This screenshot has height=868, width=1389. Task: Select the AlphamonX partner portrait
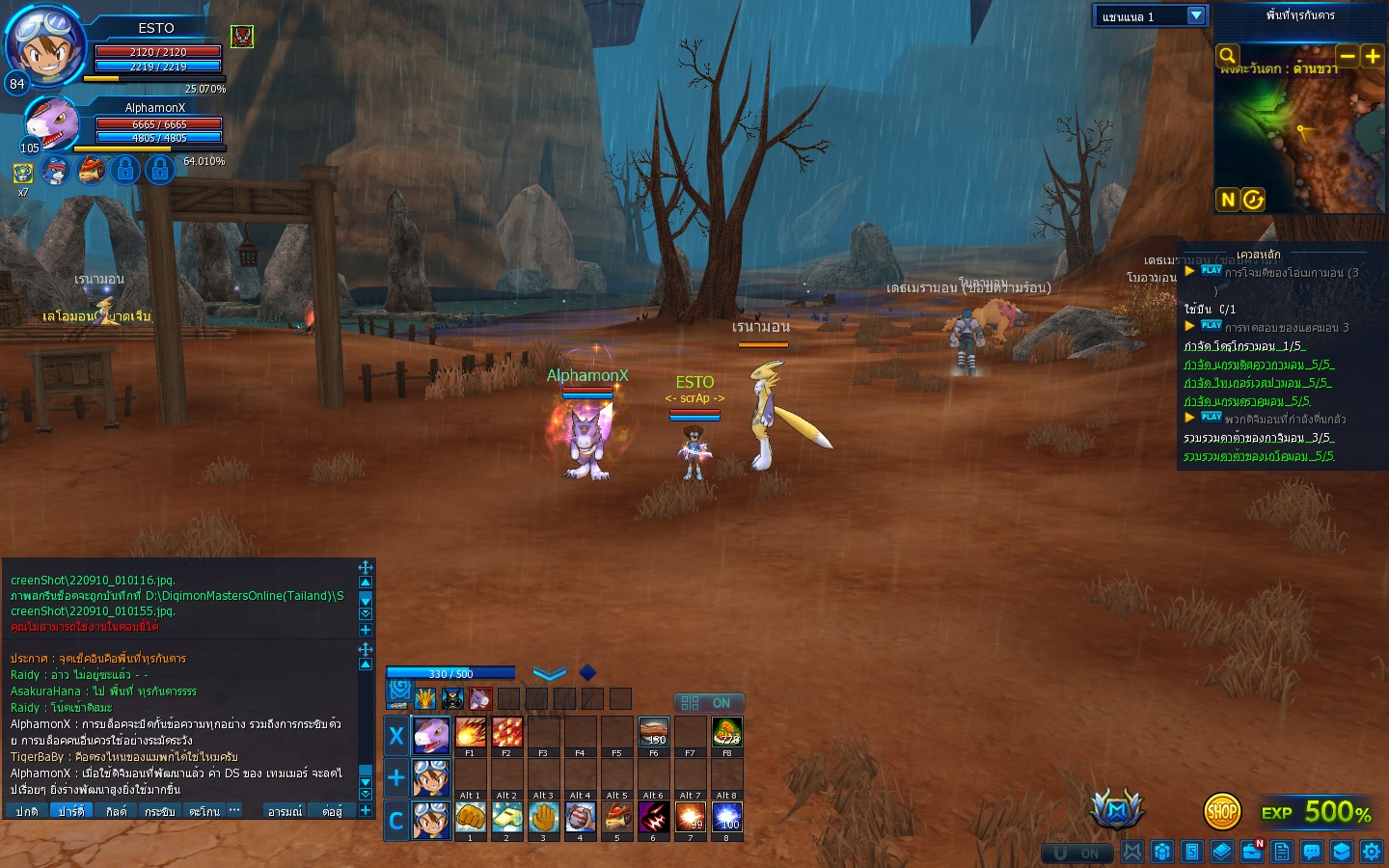pos(50,123)
